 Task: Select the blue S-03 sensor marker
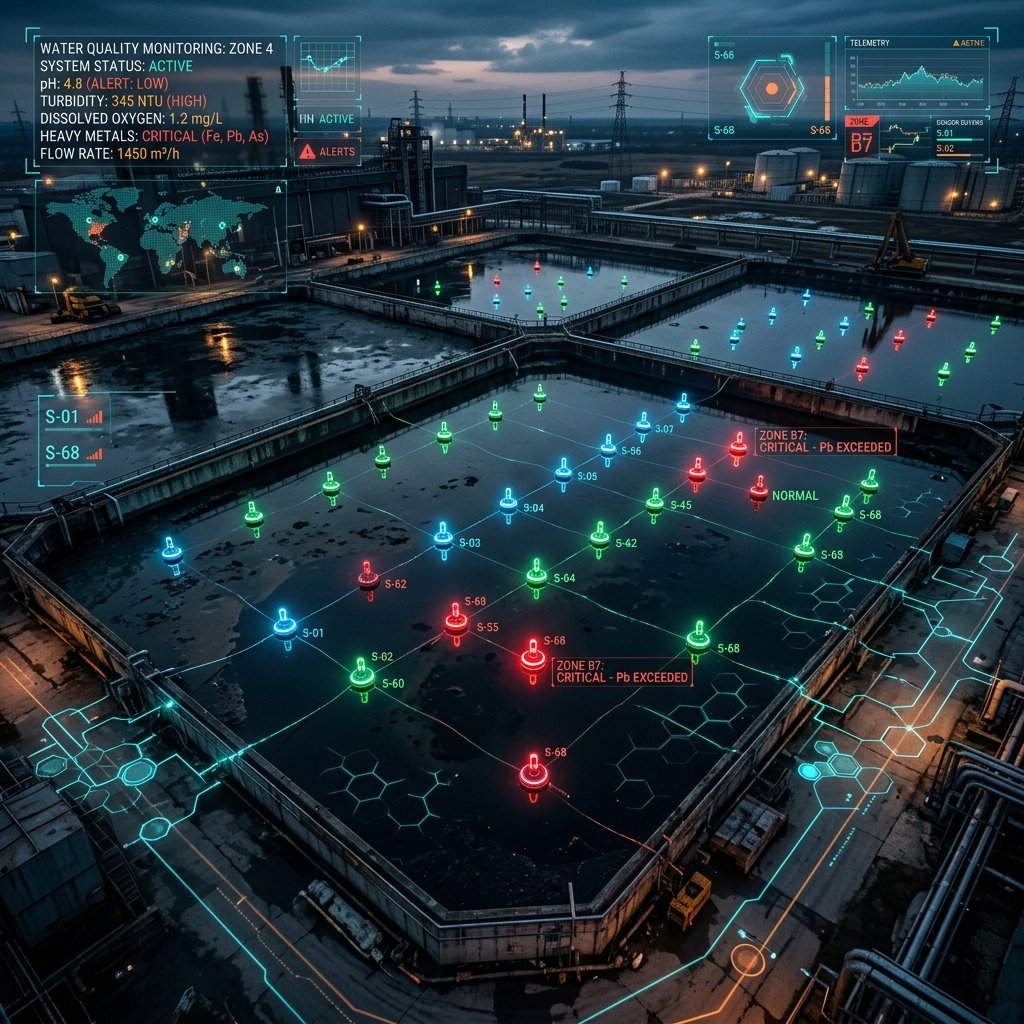coord(443,537)
